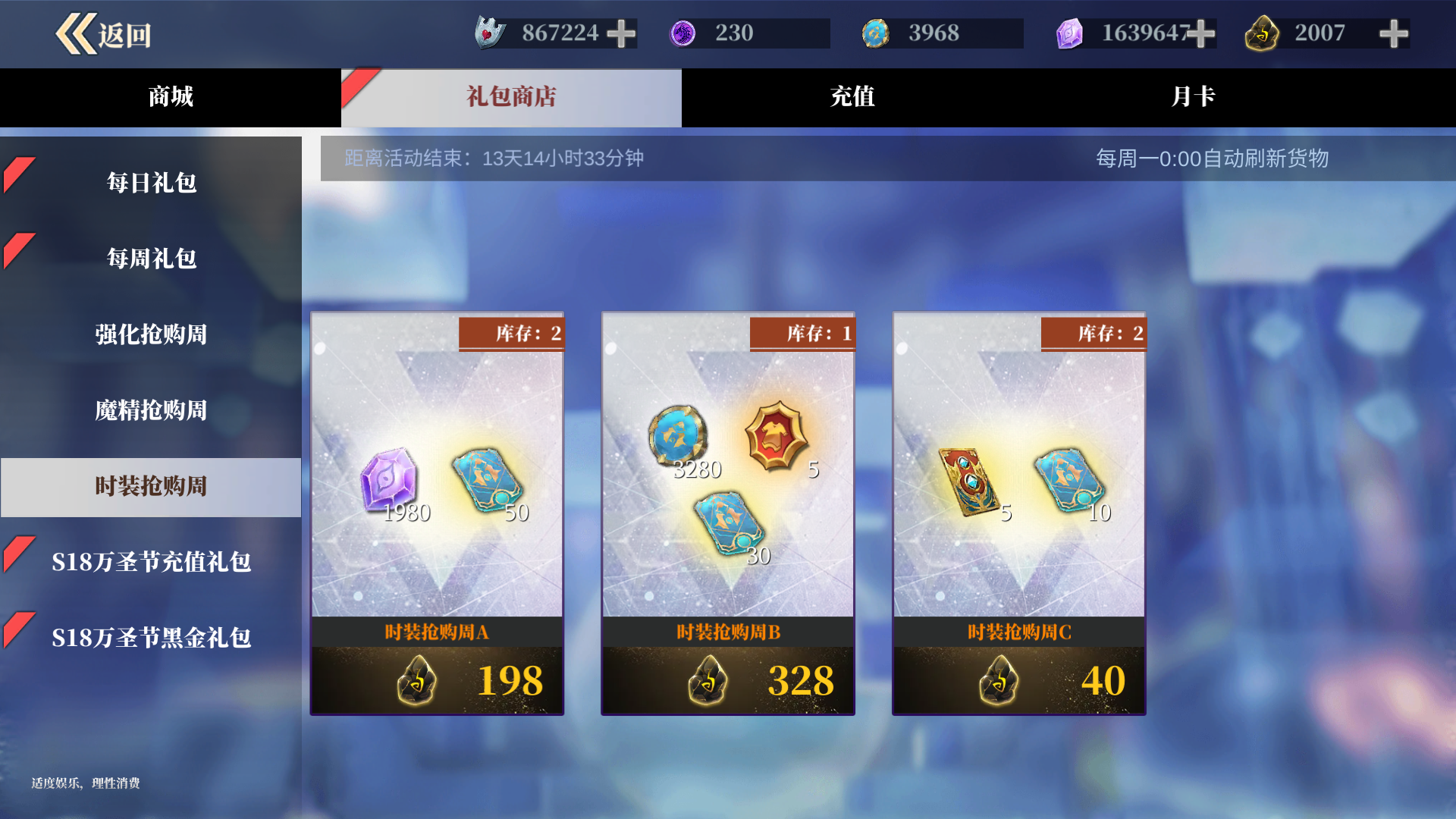This screenshot has height=819, width=1456.
Task: Purchase 时装抢购周B for 328
Action: coord(727,680)
